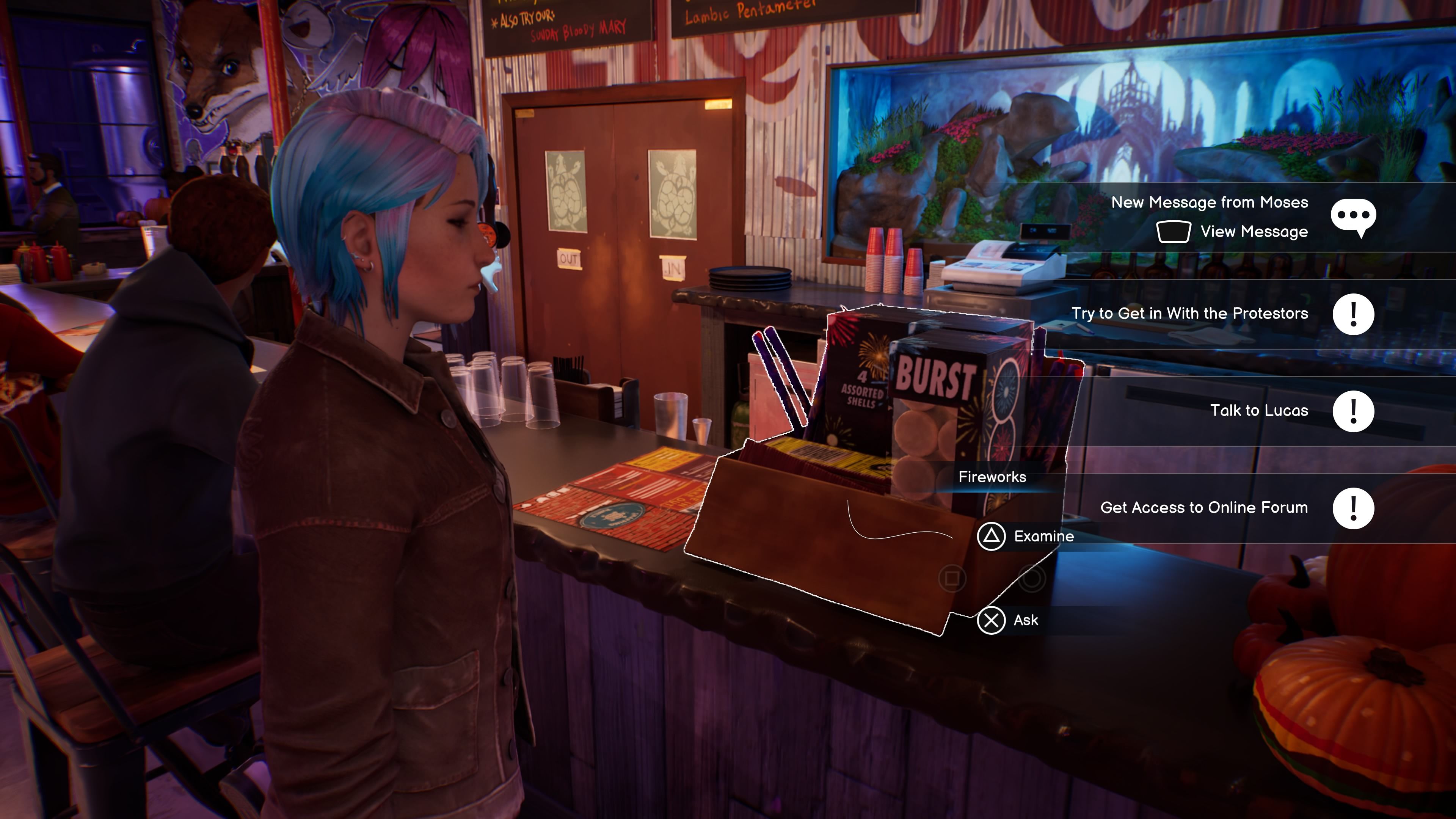
Task: Select the Try to Get in With the Protestors objective
Action: [x=1189, y=314]
